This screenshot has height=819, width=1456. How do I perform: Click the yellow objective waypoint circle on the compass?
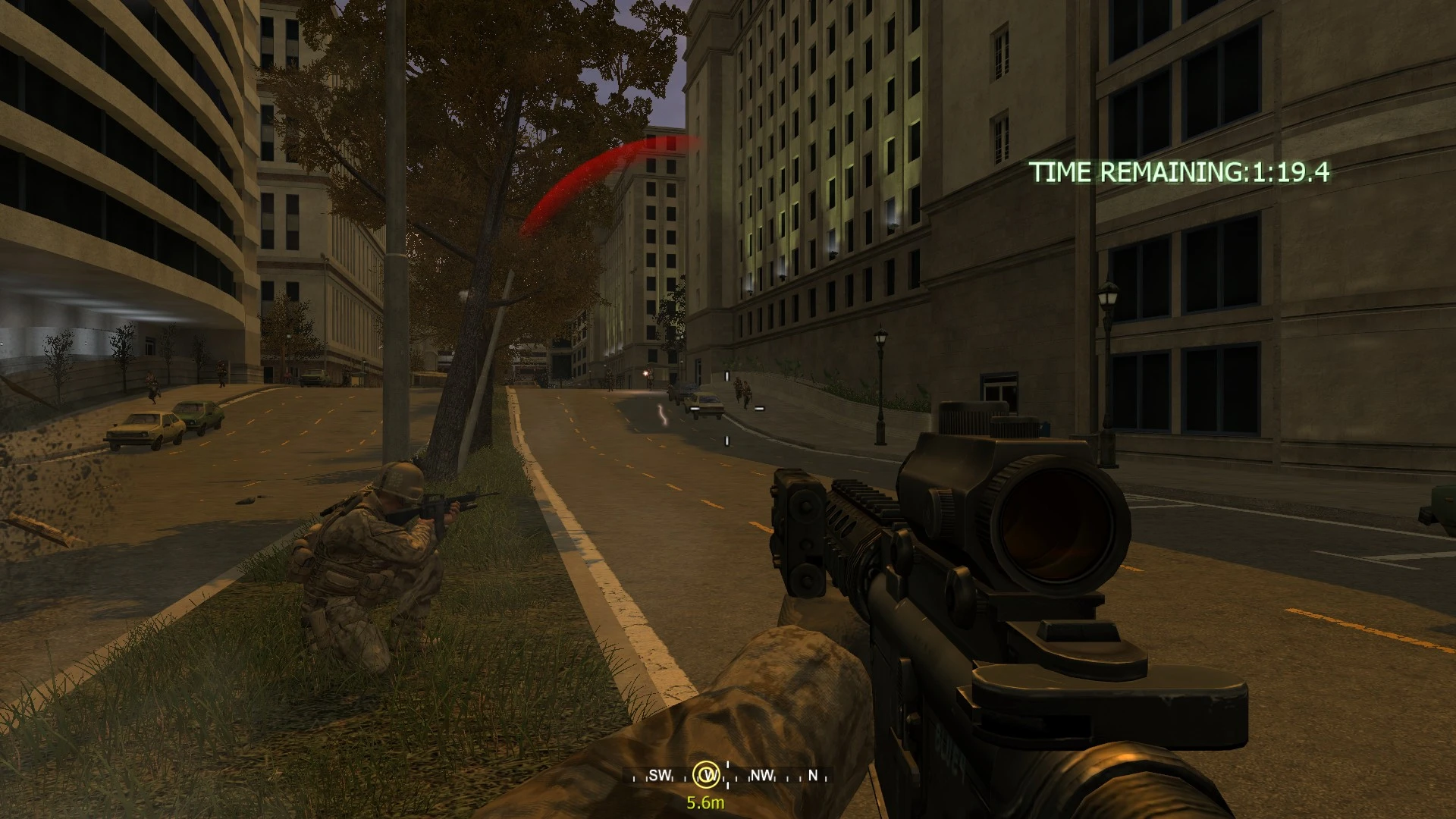pyautogui.click(x=707, y=775)
